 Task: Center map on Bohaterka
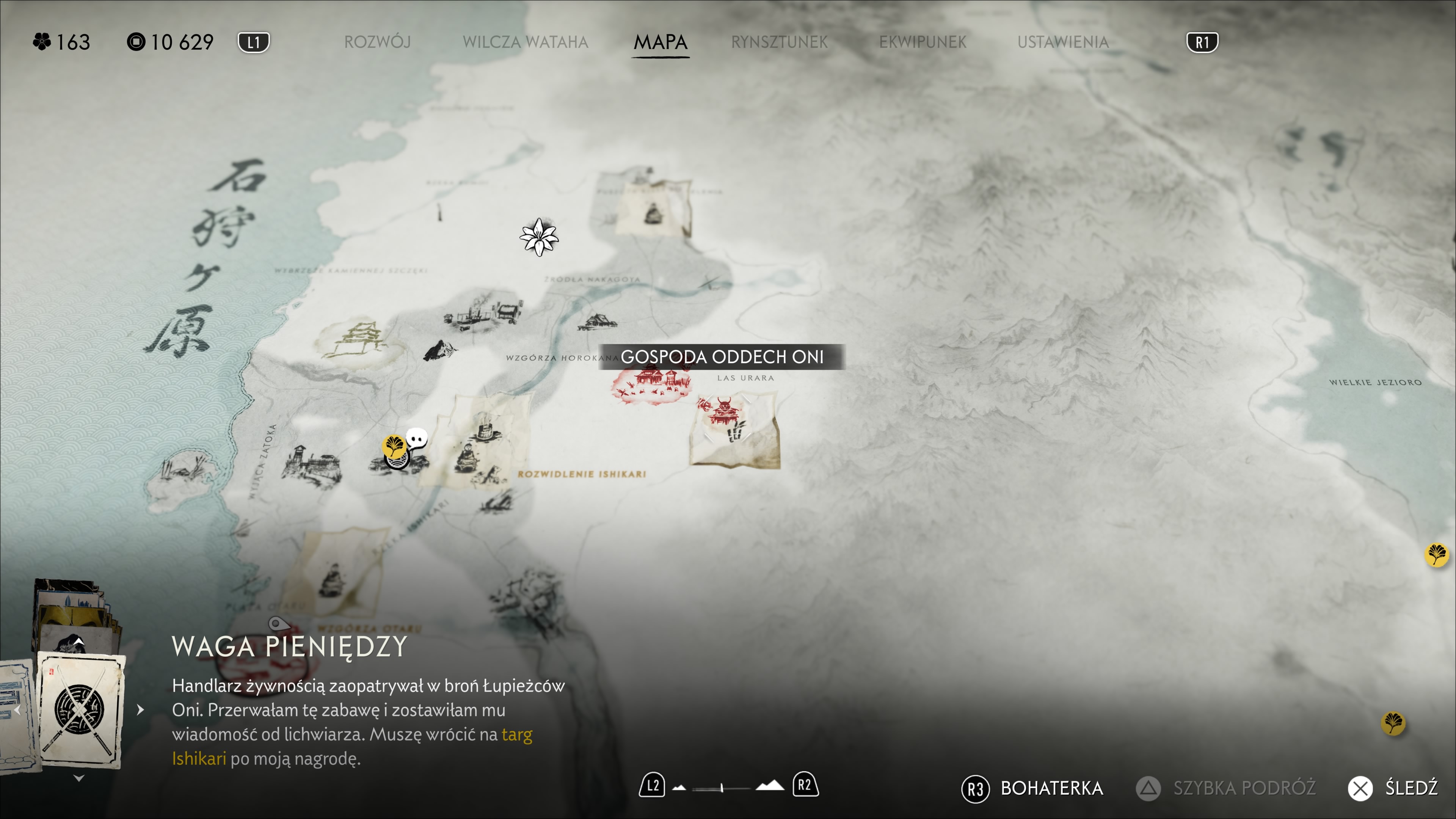tap(1032, 788)
